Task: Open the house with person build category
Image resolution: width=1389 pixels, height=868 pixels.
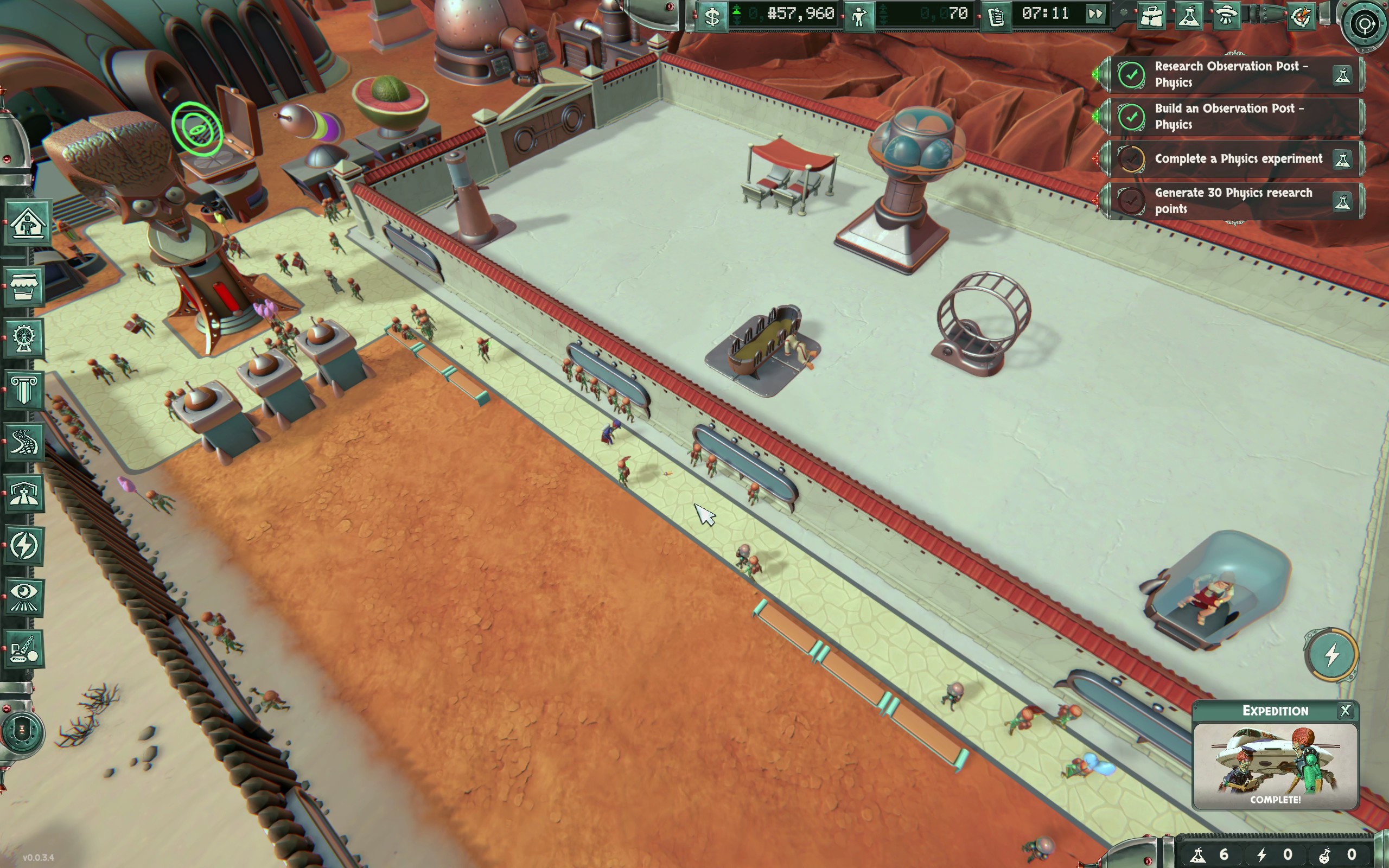Action: click(26, 223)
